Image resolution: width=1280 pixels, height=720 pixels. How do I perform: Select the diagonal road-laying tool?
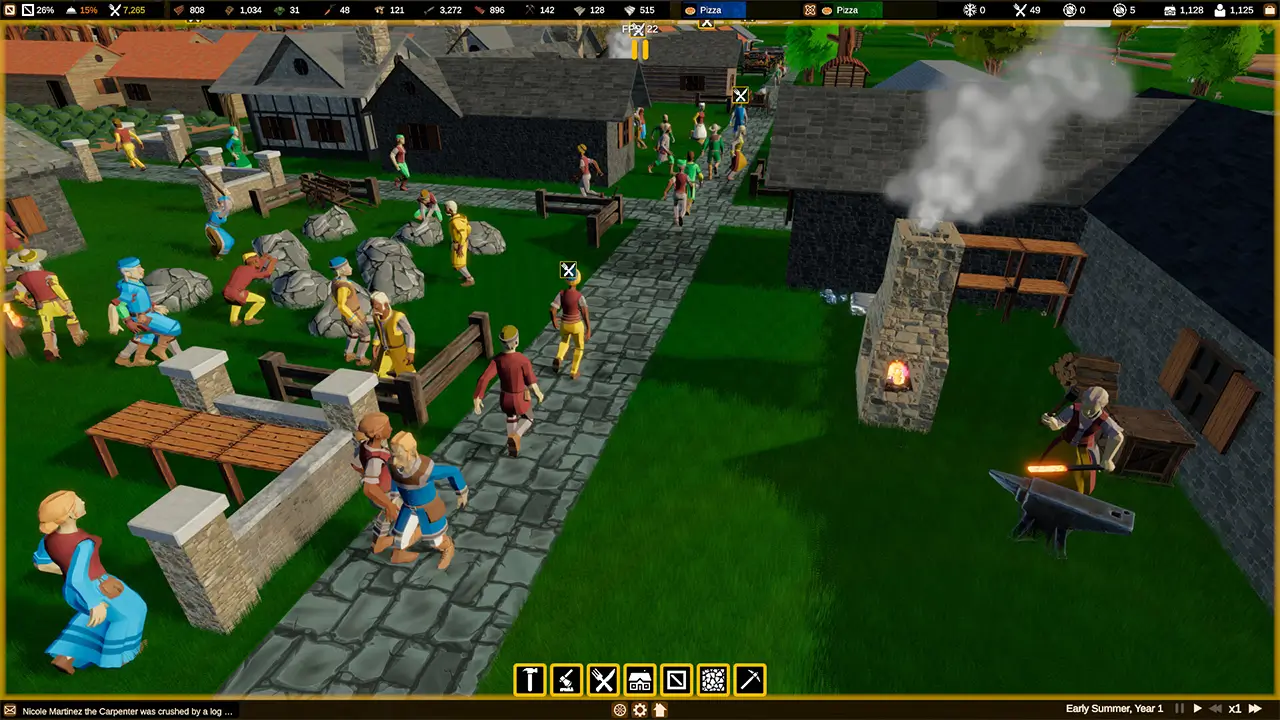pyautogui.click(x=676, y=680)
